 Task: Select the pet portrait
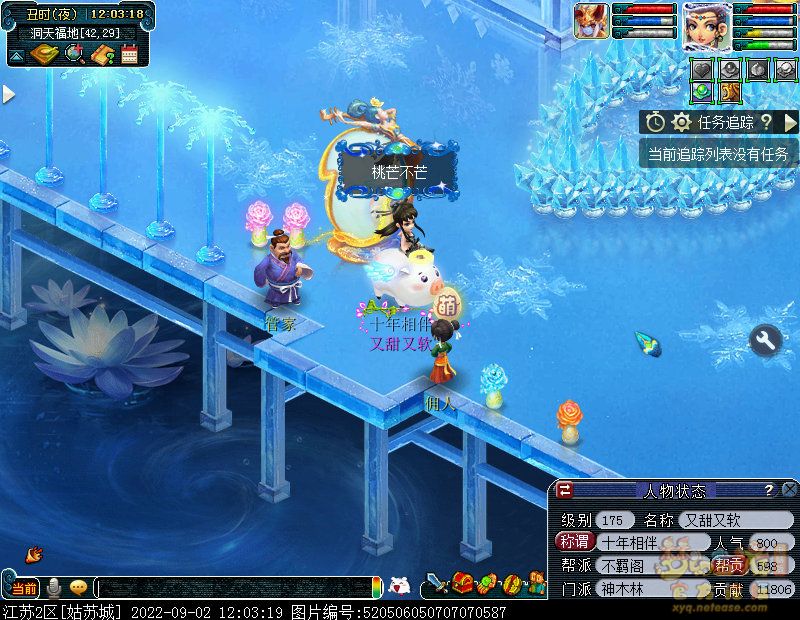tap(590, 21)
